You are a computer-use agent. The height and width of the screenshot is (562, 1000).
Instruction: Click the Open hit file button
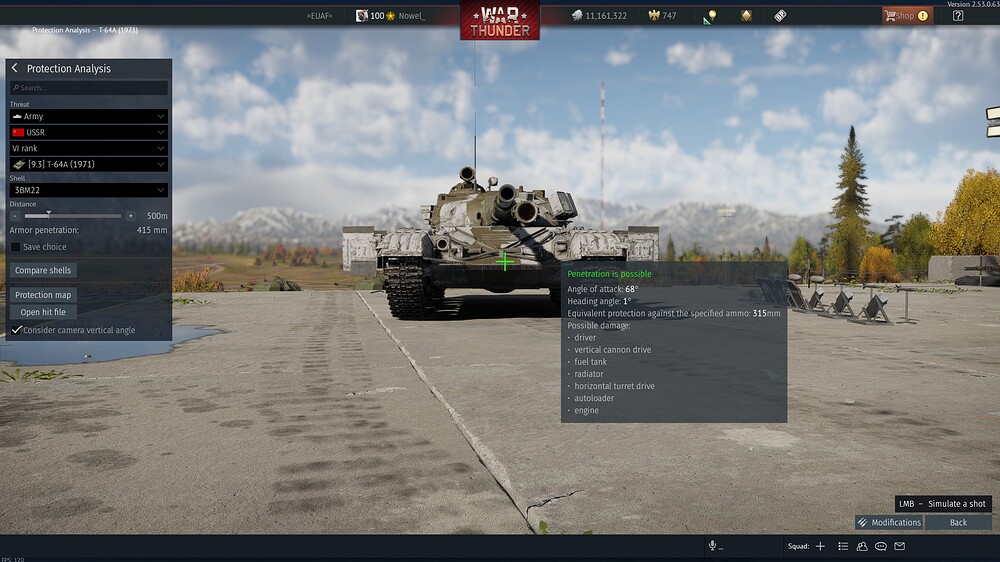coord(43,312)
